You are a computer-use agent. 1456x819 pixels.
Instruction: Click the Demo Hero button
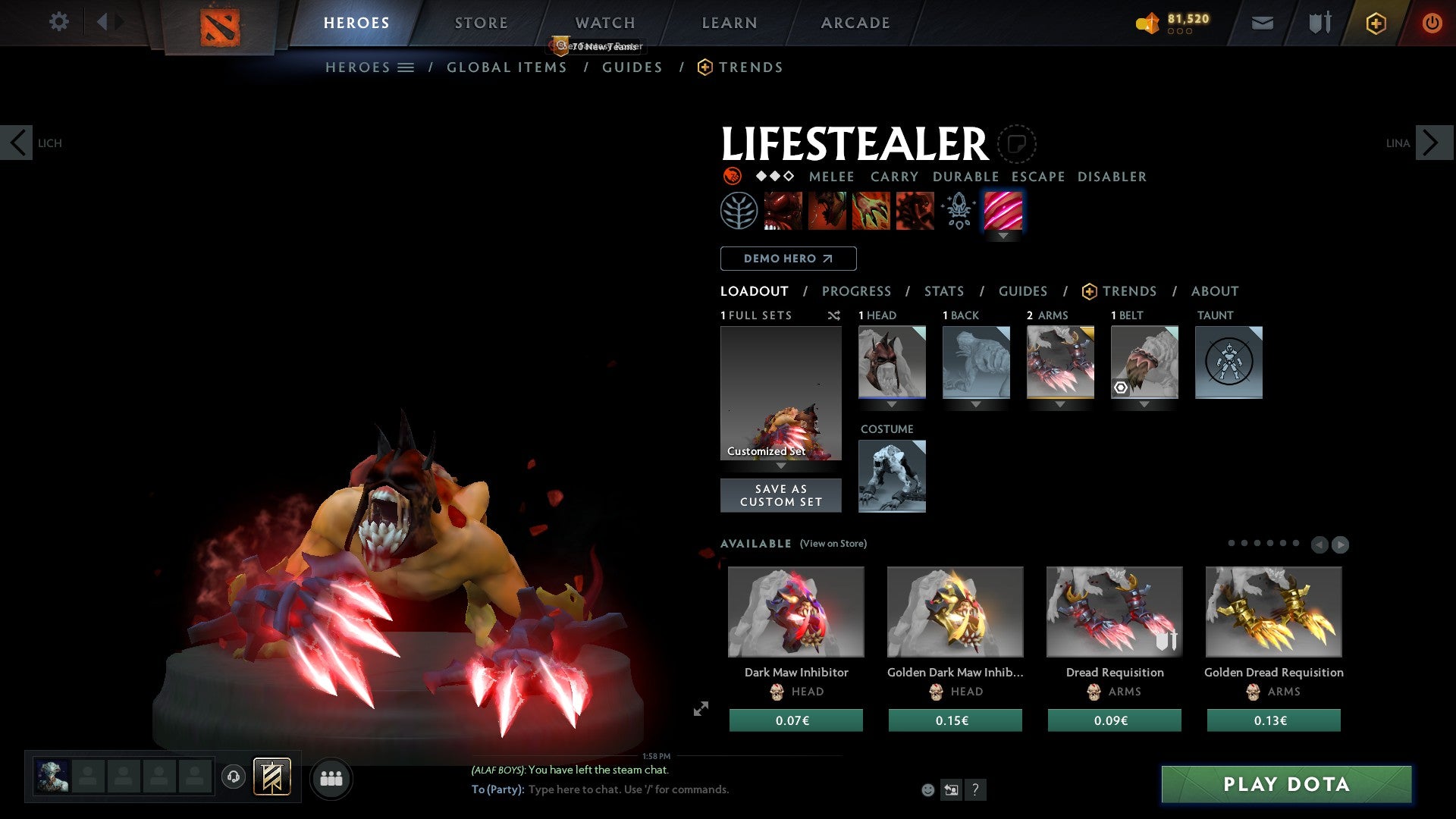pos(788,259)
